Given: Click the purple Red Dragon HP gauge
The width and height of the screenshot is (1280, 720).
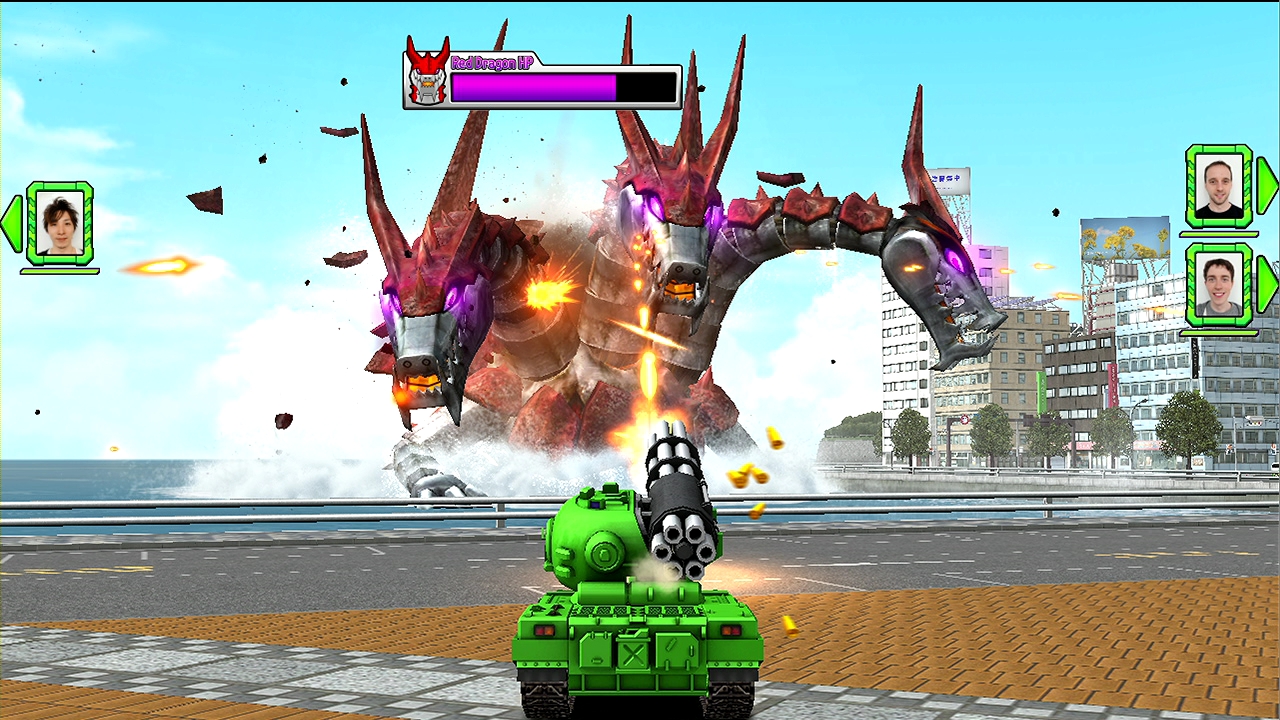Looking at the screenshot, I should coord(535,86).
